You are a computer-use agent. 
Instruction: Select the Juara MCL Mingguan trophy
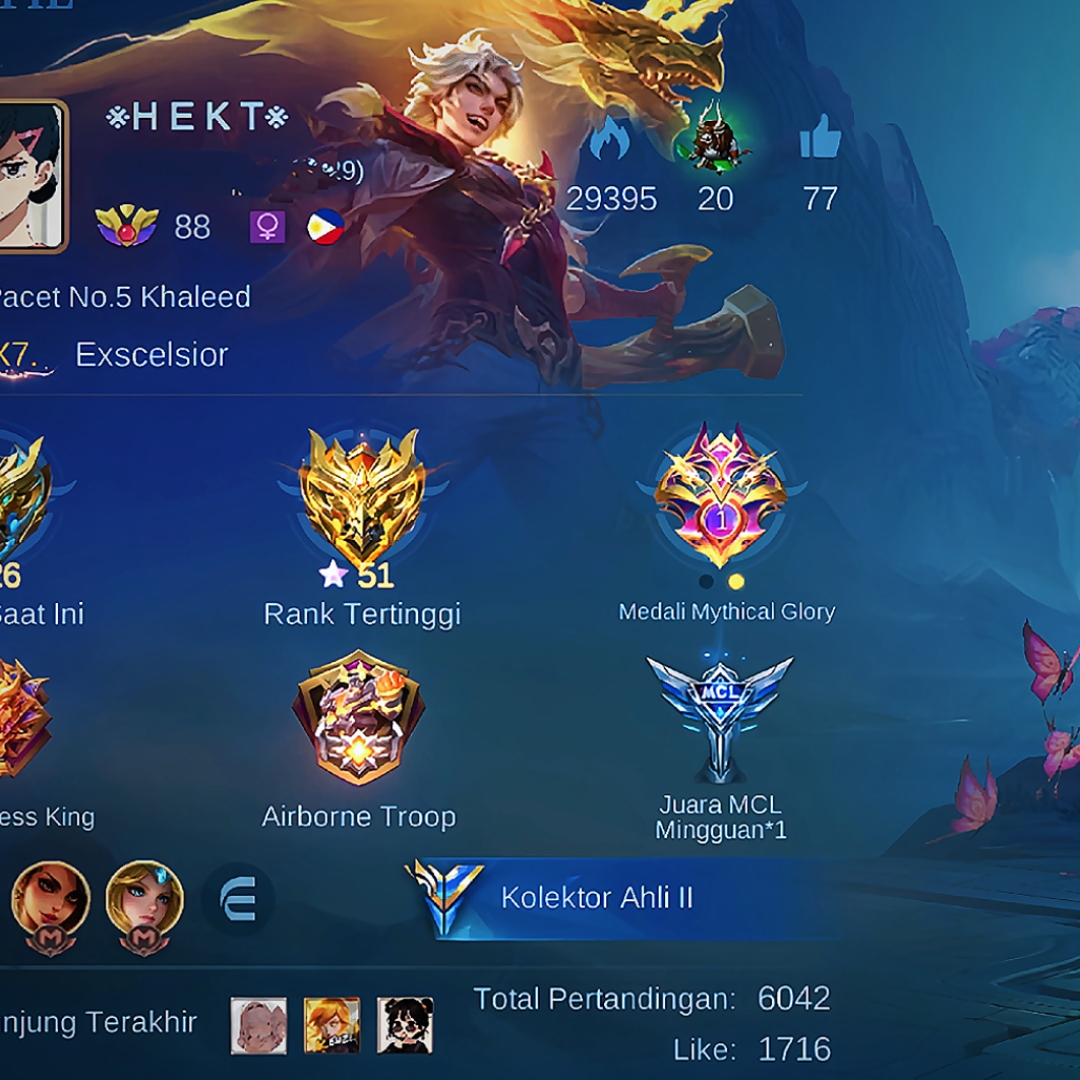720,716
